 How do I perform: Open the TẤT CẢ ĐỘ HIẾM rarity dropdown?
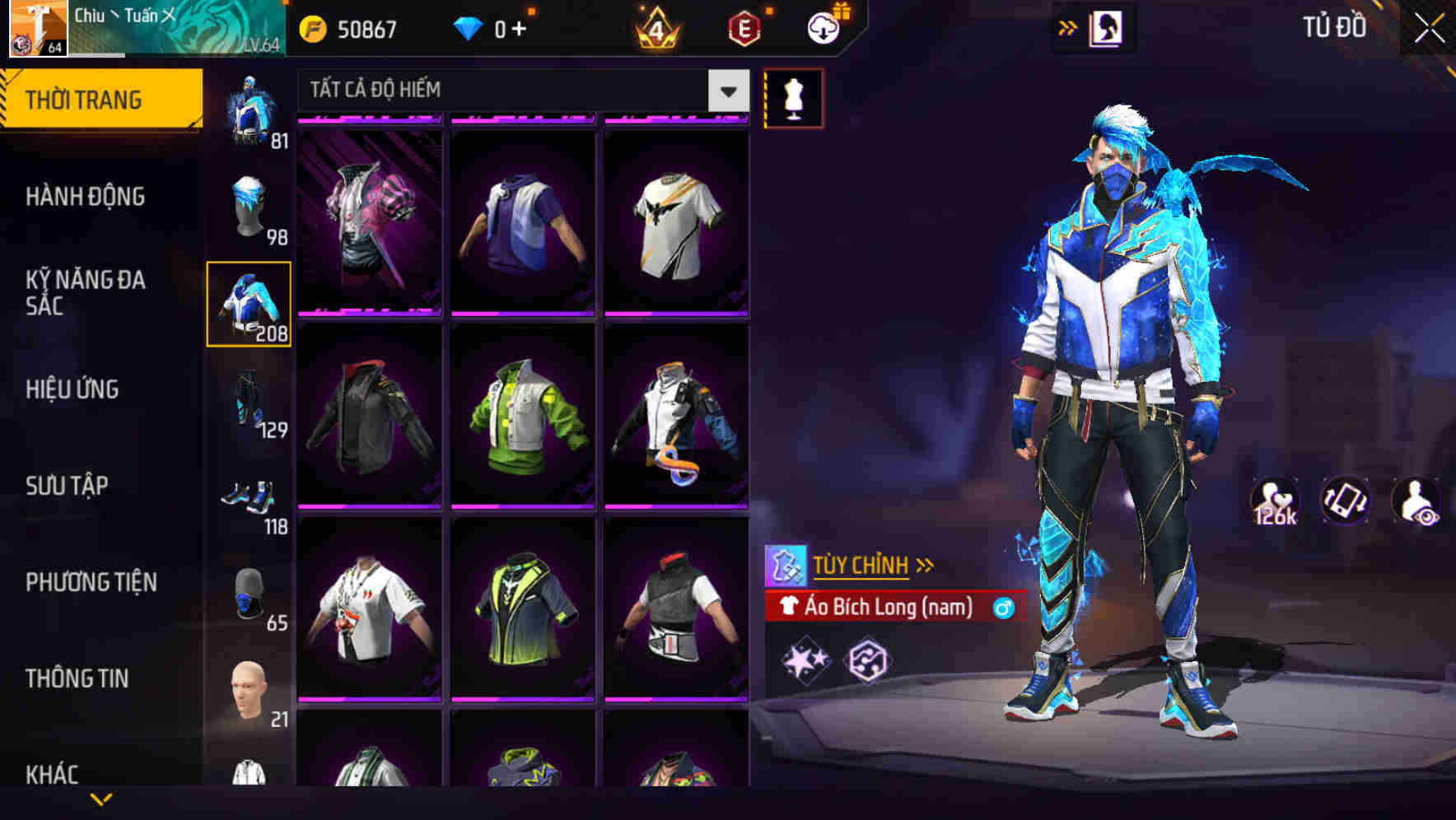(x=520, y=91)
